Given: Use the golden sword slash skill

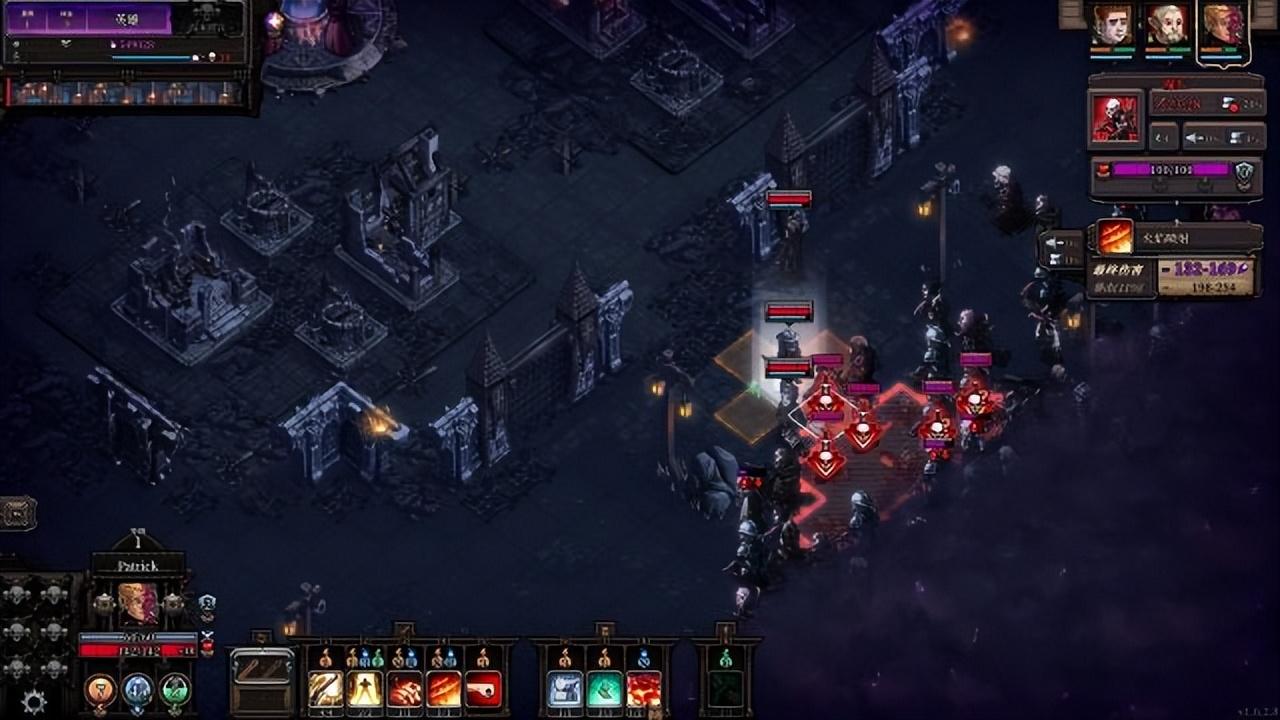Looking at the screenshot, I should (x=326, y=689).
